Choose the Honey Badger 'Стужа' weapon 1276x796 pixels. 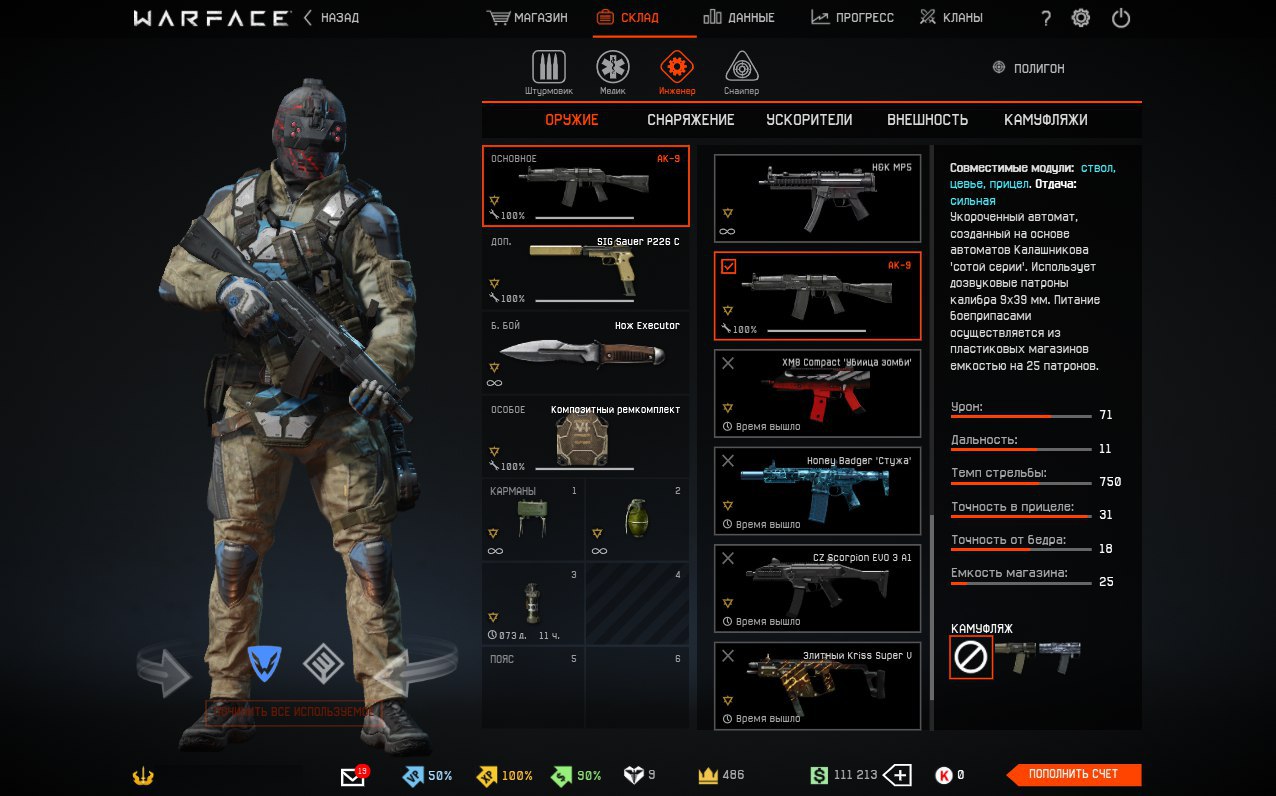pyautogui.click(x=817, y=491)
